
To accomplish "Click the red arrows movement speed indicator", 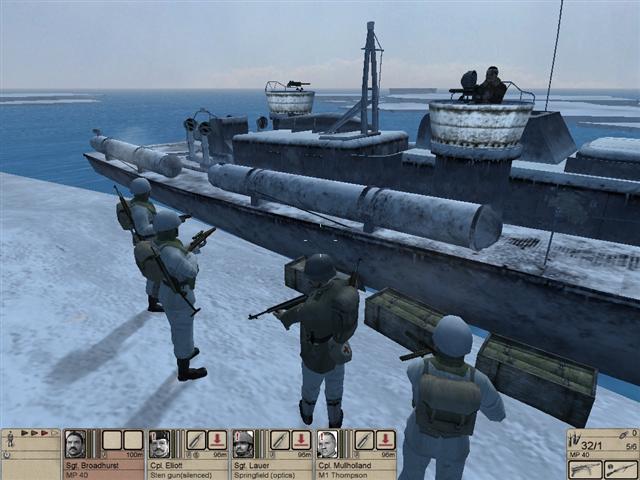I will [38, 434].
